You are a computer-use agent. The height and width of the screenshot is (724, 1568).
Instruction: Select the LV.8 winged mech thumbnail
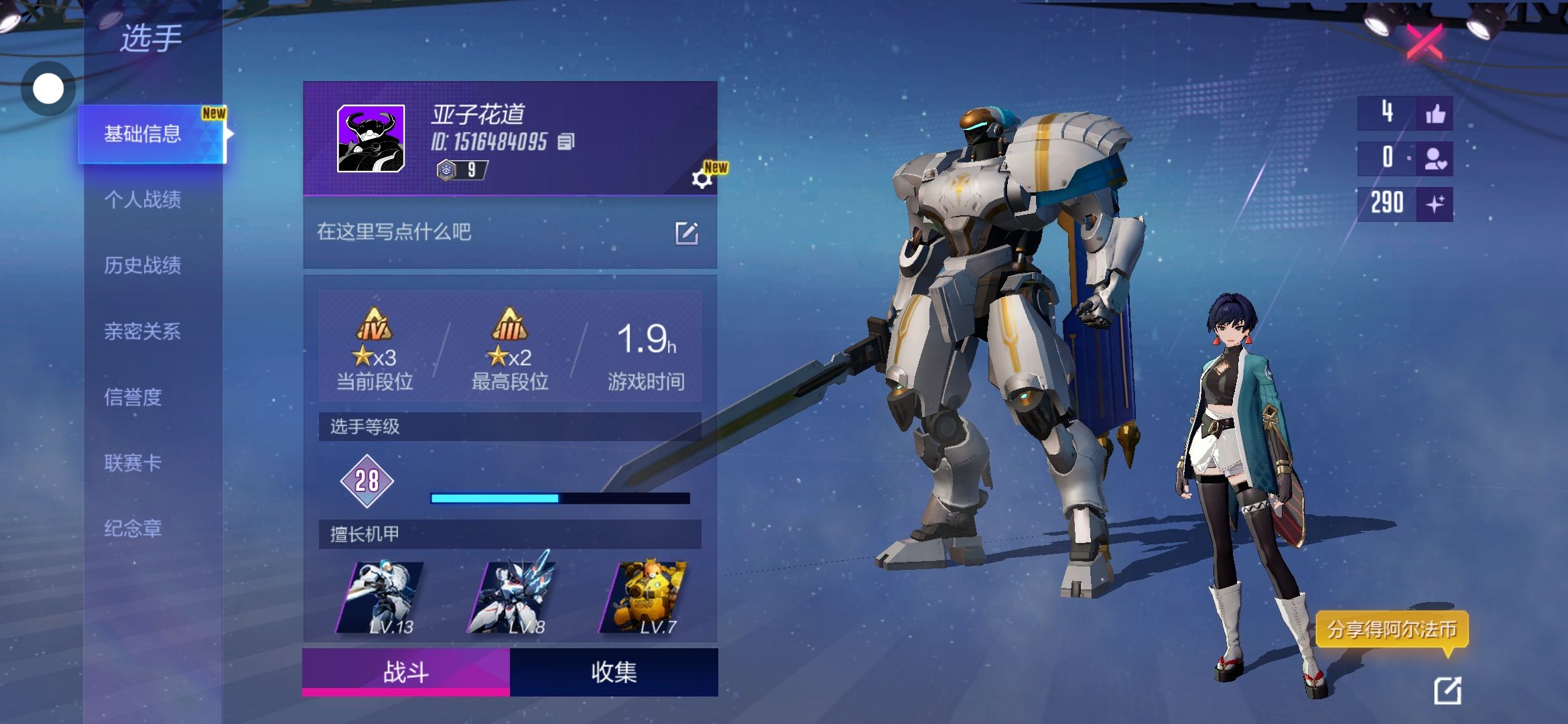click(x=511, y=598)
